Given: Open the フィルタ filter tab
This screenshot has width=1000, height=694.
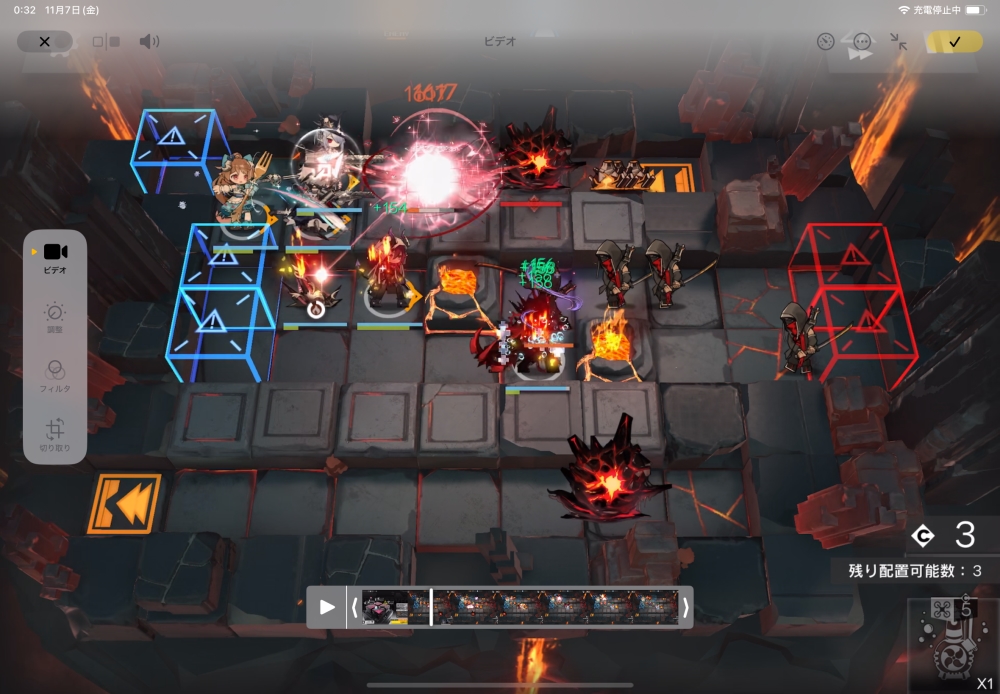Looking at the screenshot, I should pyautogui.click(x=55, y=376).
